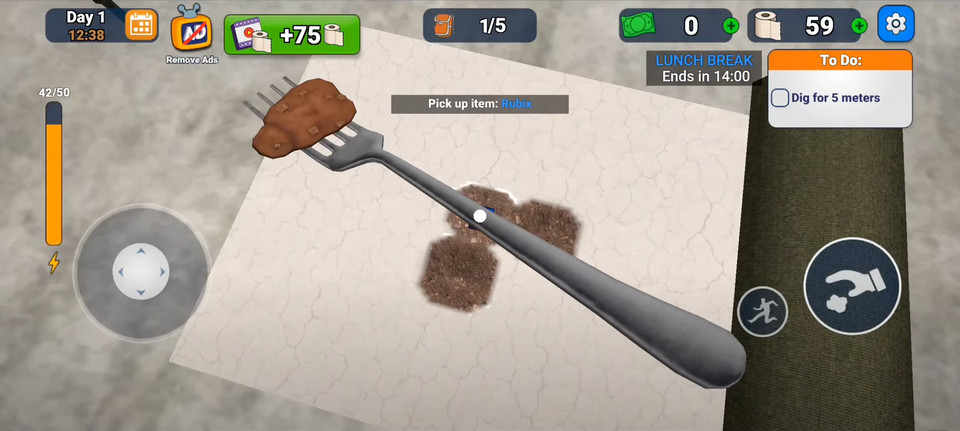Tap the Pick up item: Rubix prompt
This screenshot has width=960, height=431.
479,104
